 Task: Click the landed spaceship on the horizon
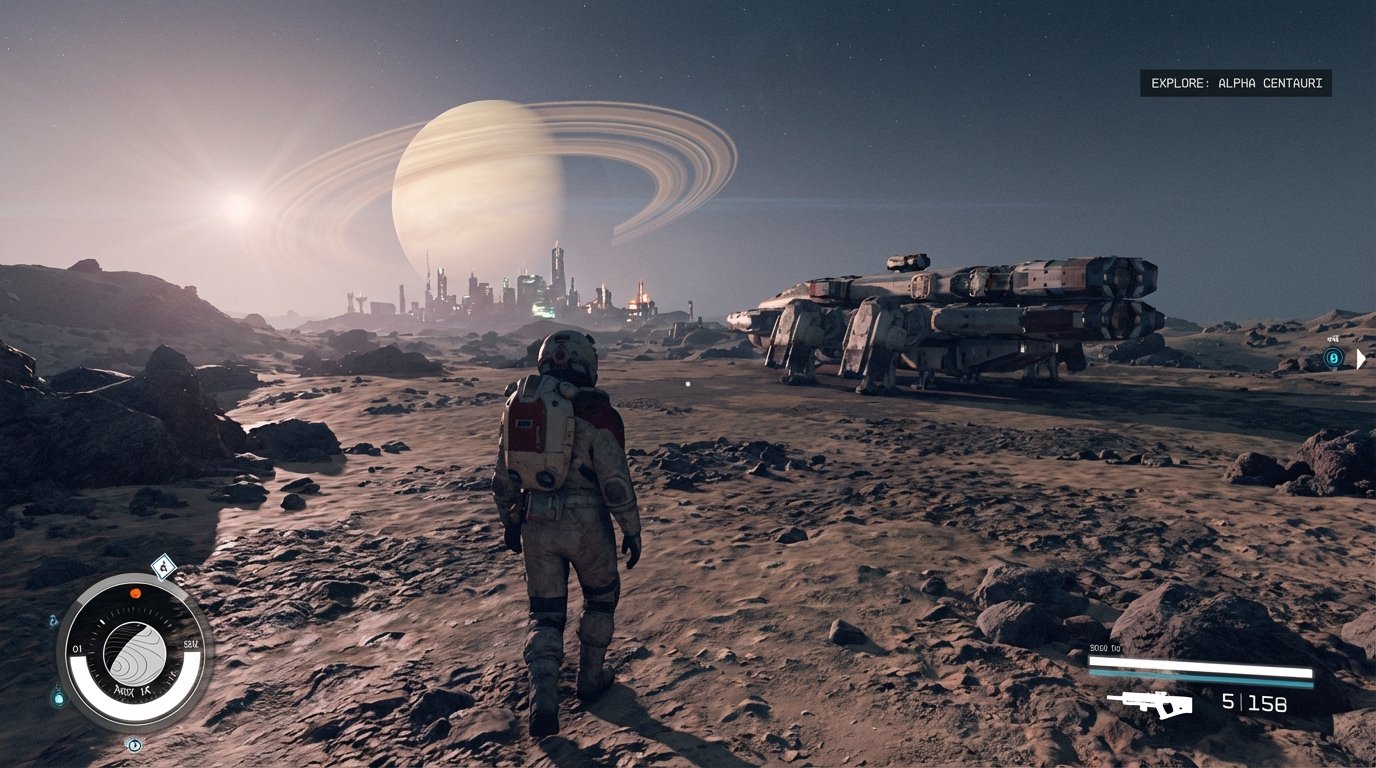coord(960,310)
